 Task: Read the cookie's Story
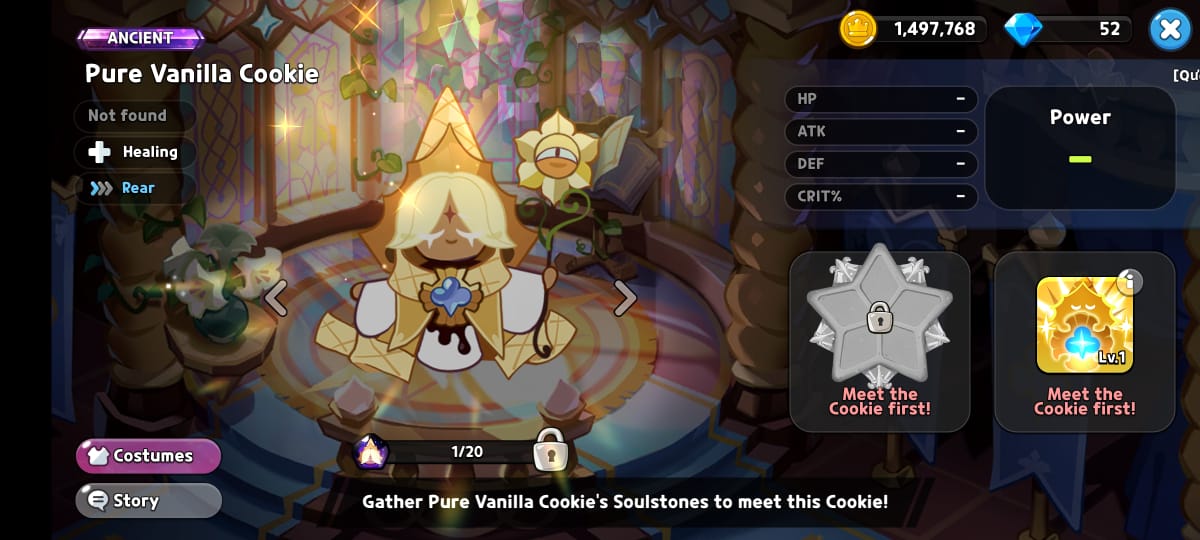pos(148,500)
